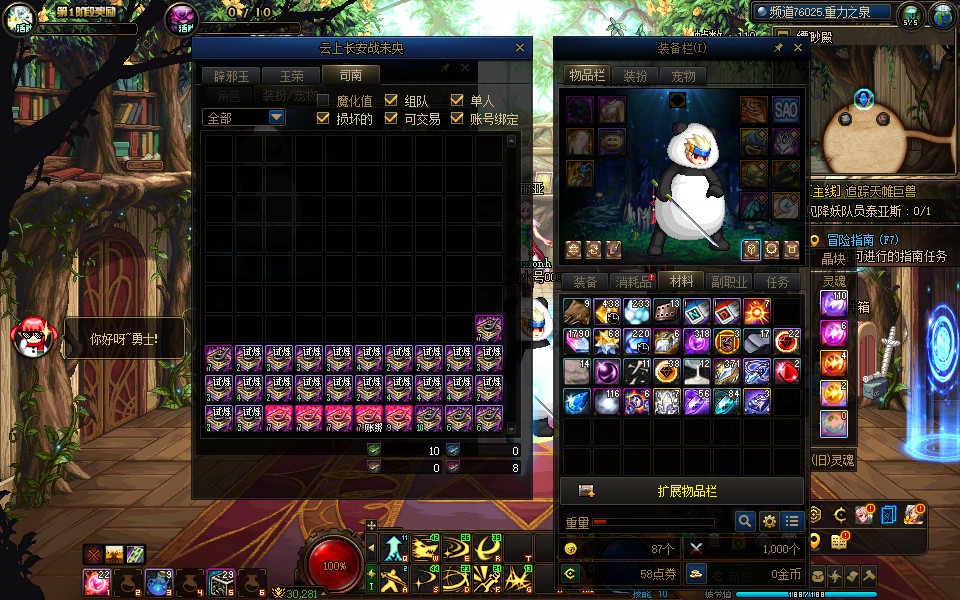This screenshot has width=960, height=600.
Task: Switch to the 辟邪玉 tab
Action: (231, 76)
